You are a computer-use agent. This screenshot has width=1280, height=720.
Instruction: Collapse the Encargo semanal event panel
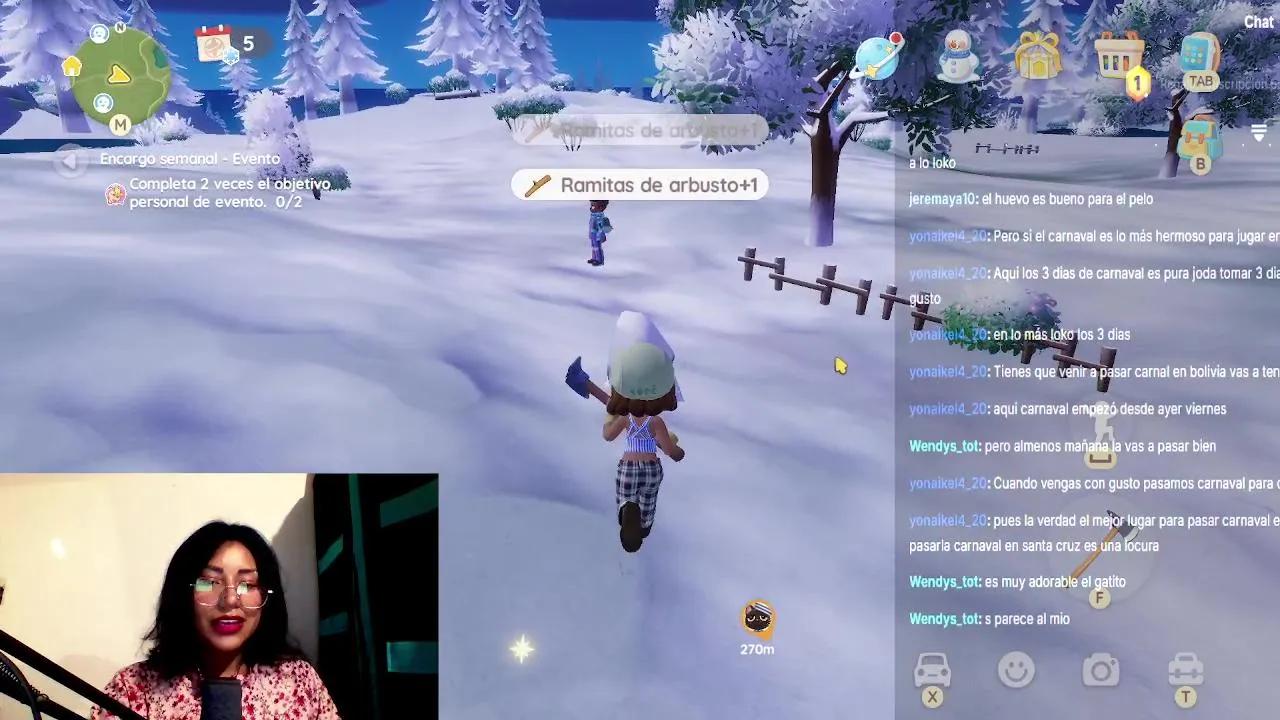[71, 161]
